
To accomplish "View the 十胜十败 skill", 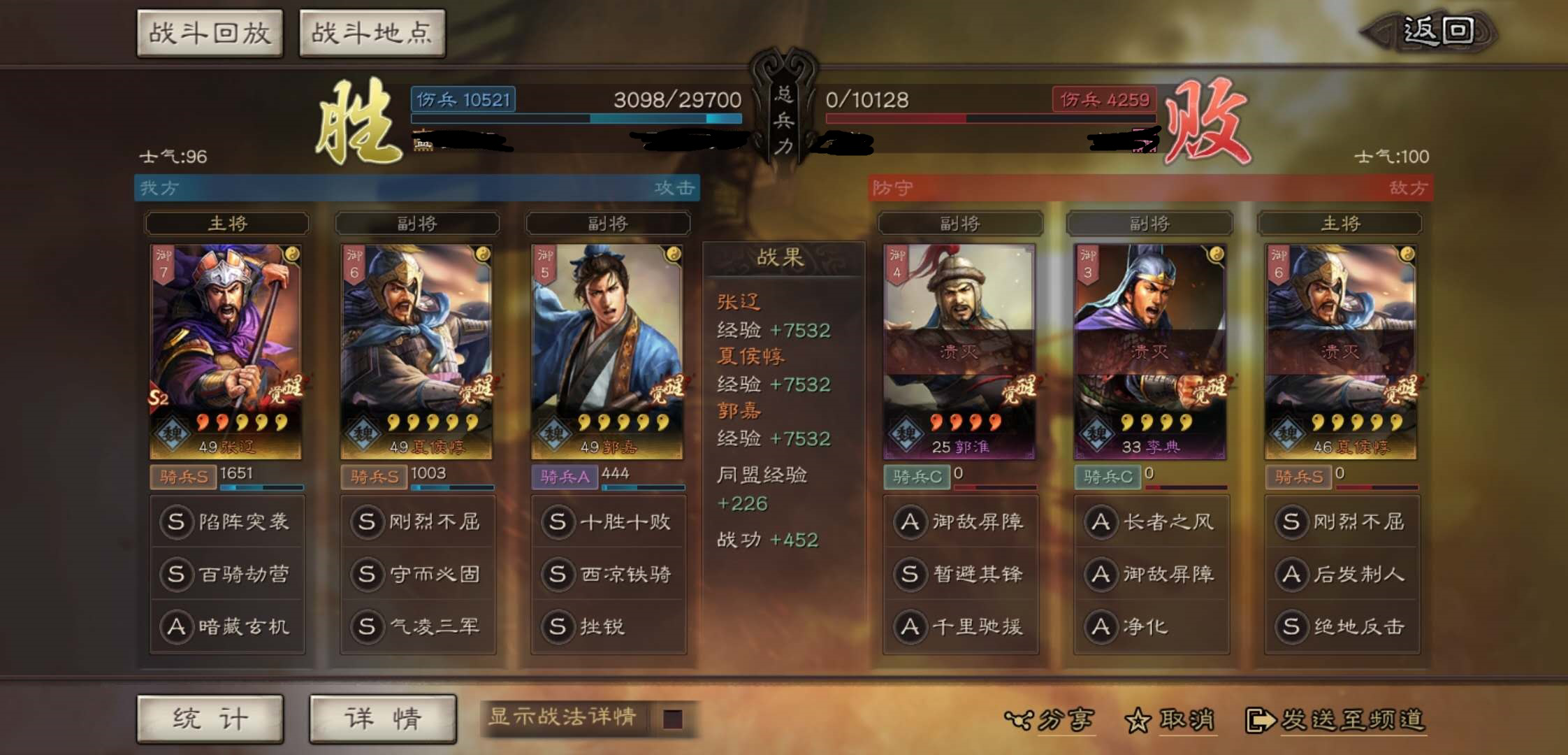I will tap(608, 522).
